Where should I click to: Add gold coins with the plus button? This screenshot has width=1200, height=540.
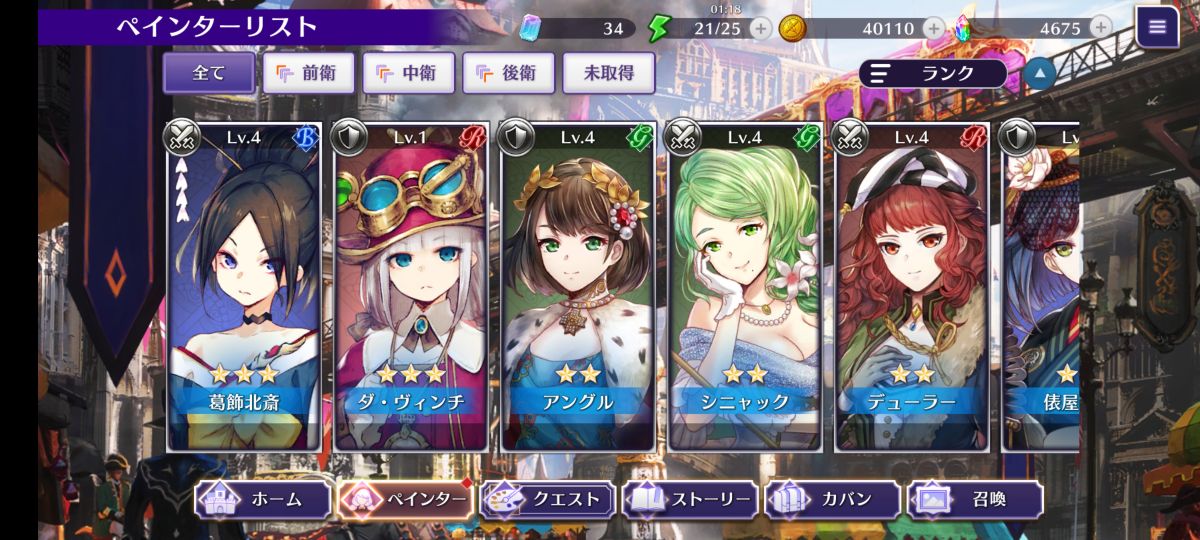(933, 28)
